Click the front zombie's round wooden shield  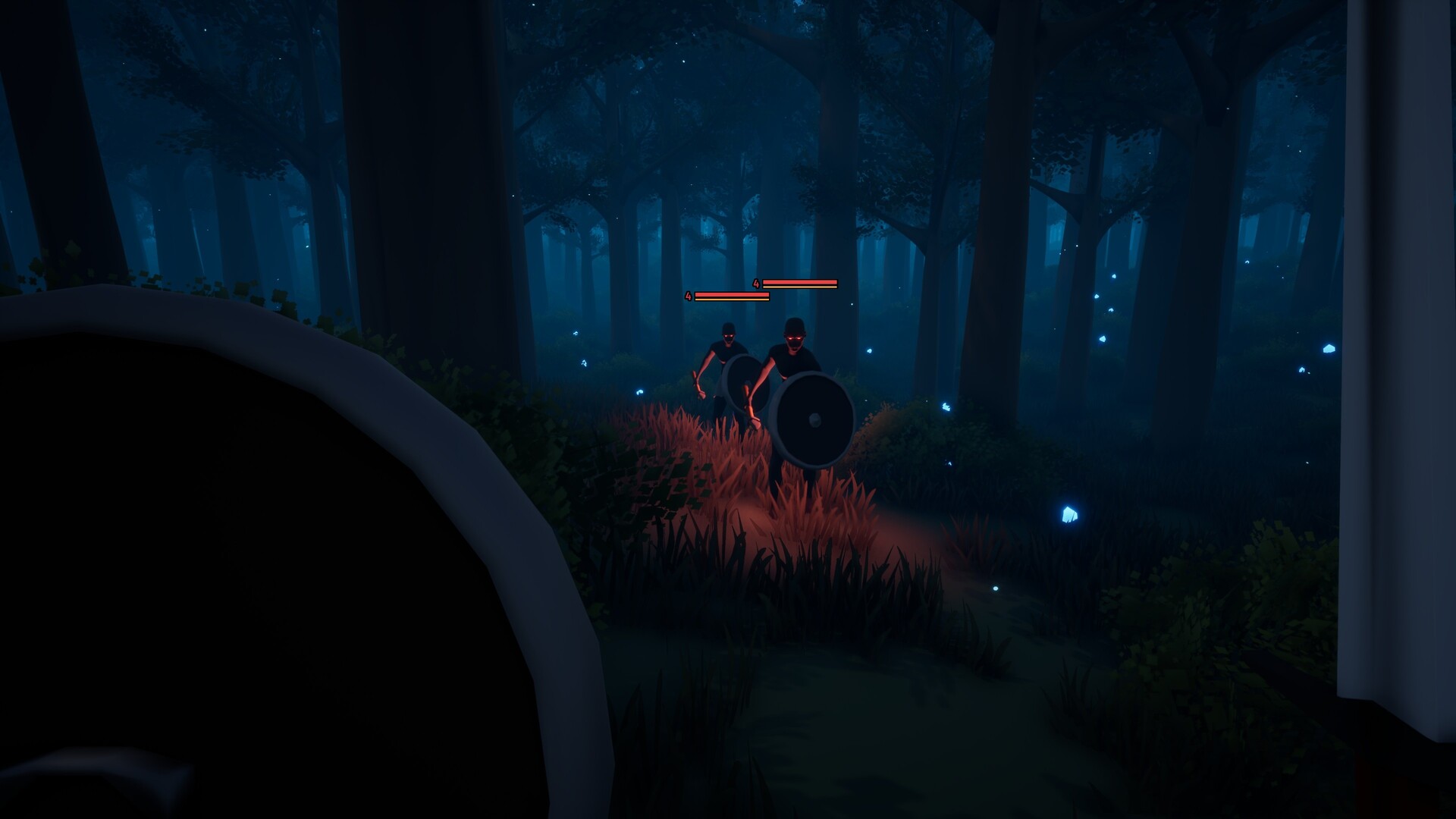pos(813,438)
